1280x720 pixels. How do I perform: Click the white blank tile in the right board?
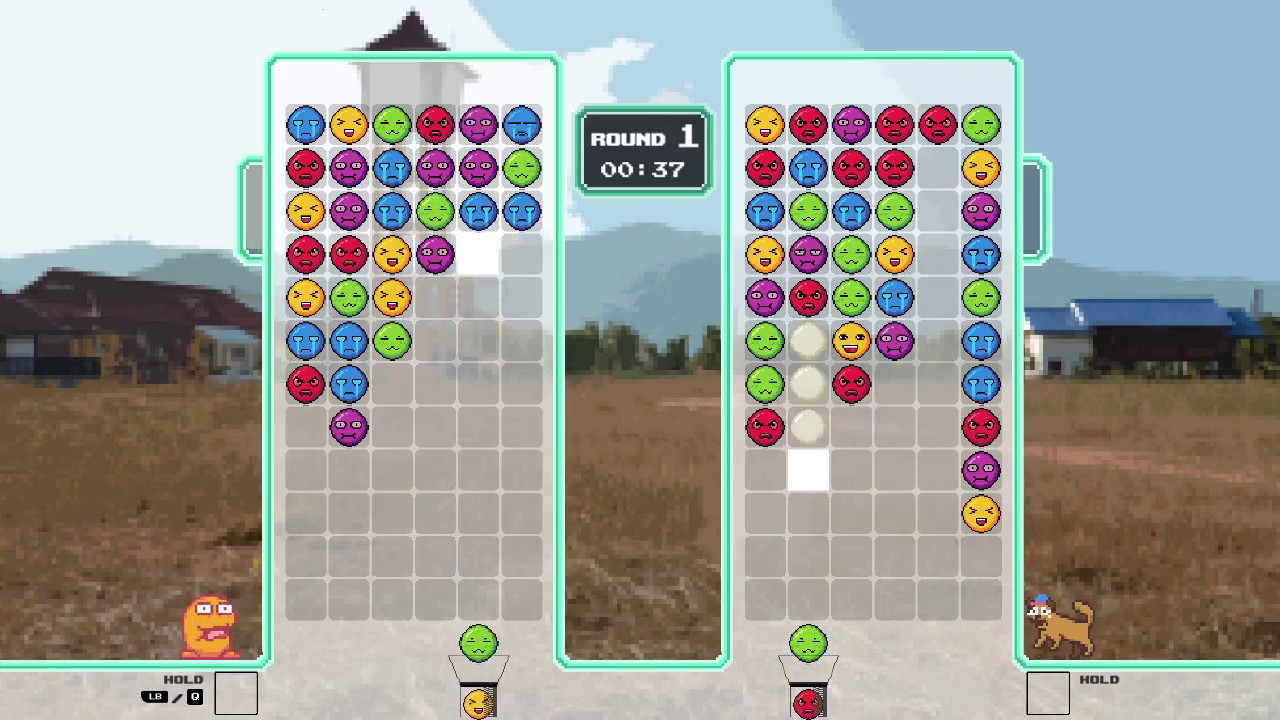[x=808, y=470]
